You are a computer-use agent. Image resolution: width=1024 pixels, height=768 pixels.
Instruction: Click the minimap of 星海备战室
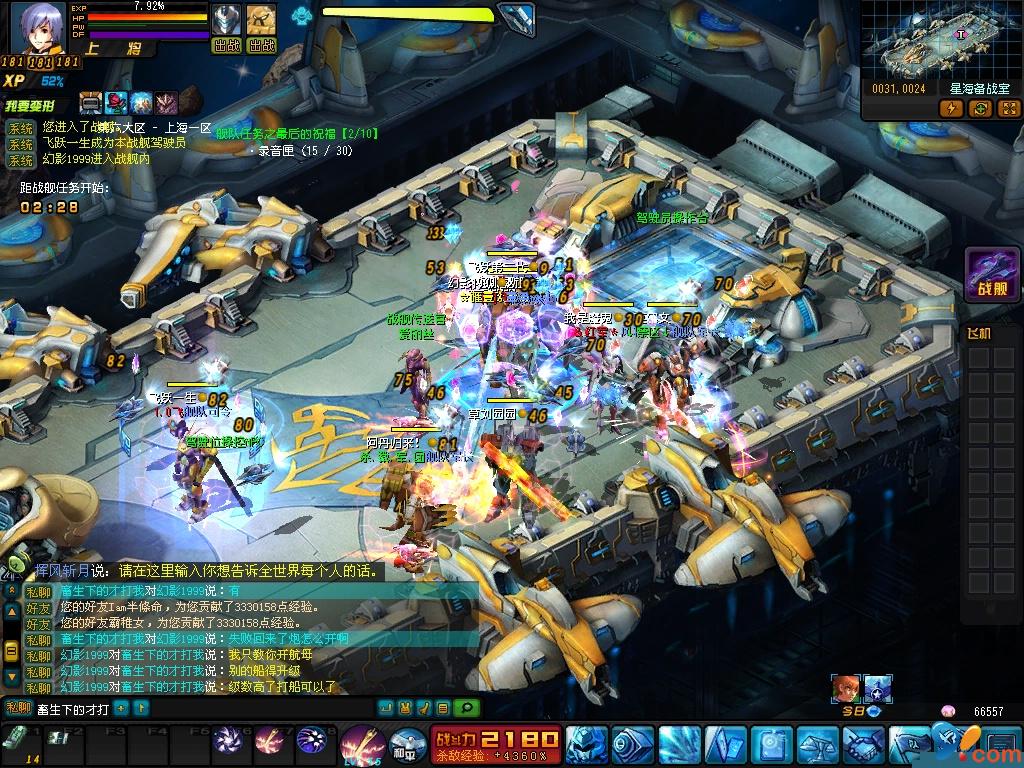[x=938, y=39]
